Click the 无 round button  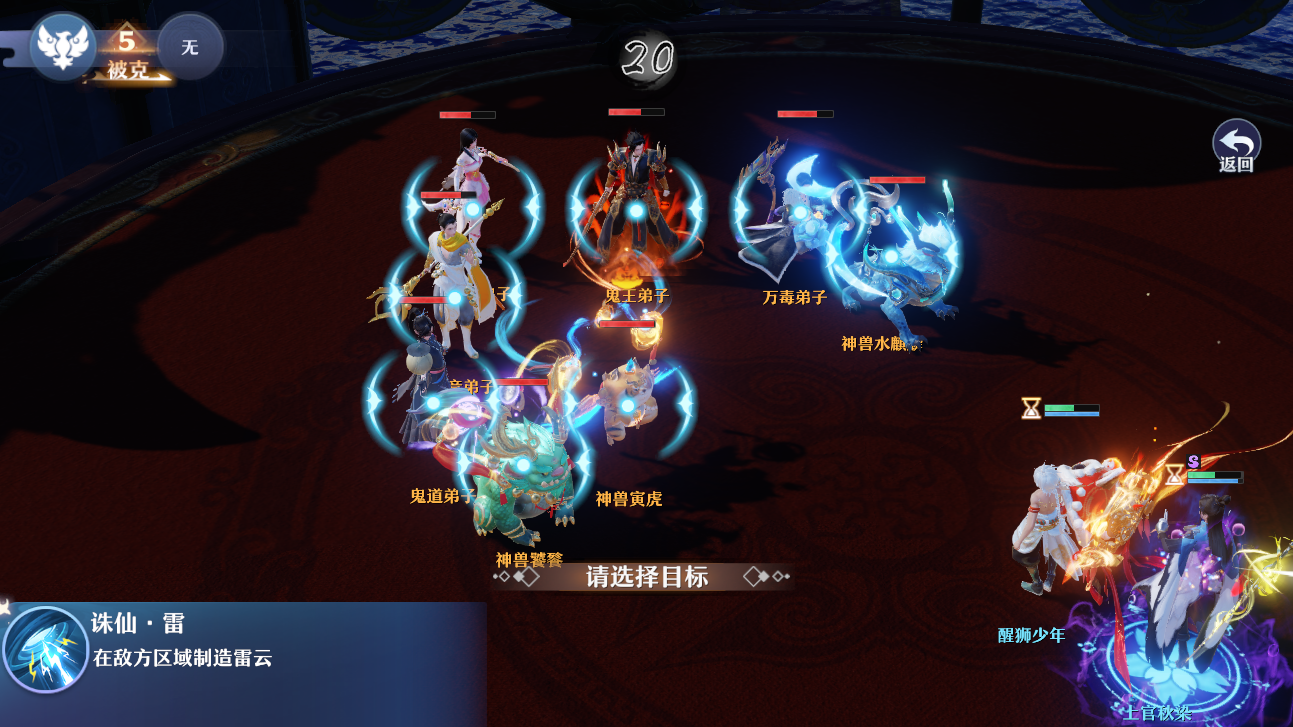(x=190, y=47)
